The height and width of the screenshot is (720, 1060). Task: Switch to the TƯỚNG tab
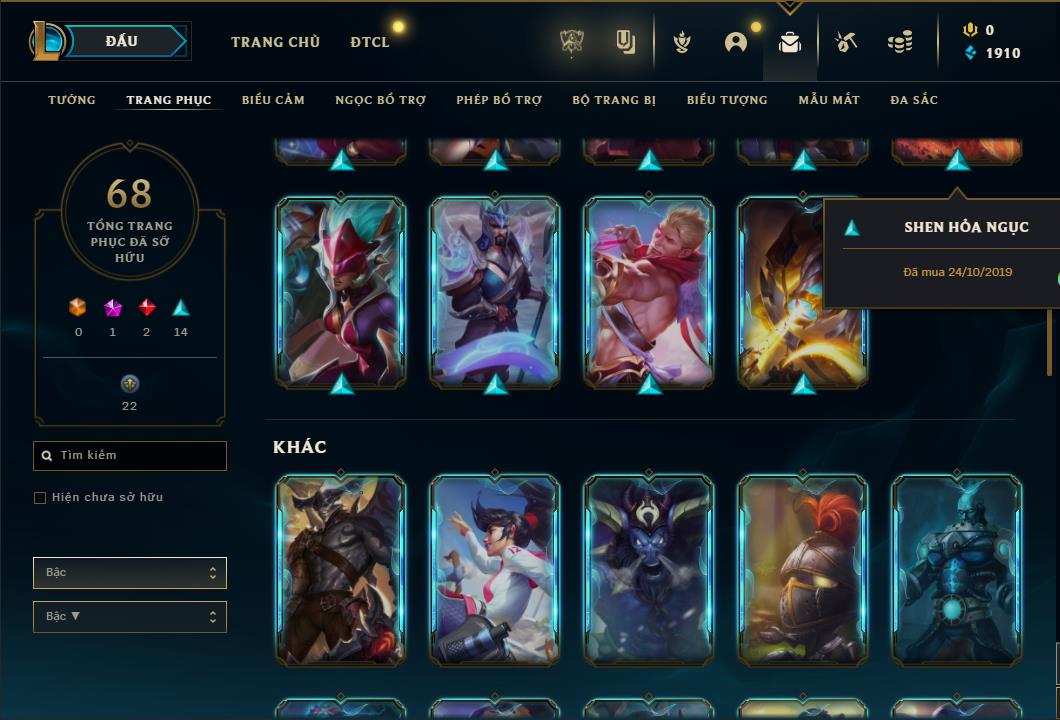72,100
